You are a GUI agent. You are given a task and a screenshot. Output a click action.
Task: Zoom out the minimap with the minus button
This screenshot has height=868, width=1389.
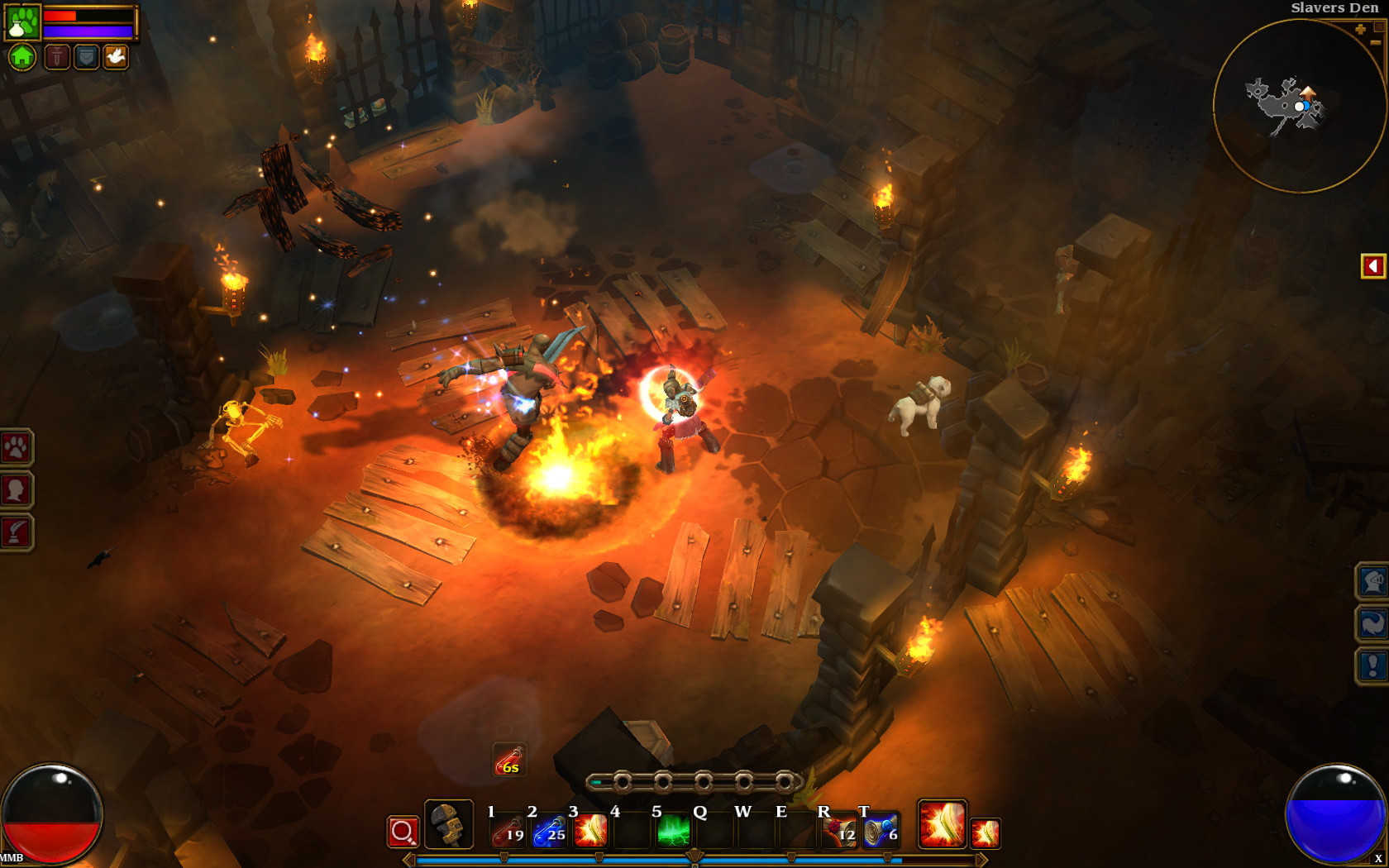[x=1378, y=27]
